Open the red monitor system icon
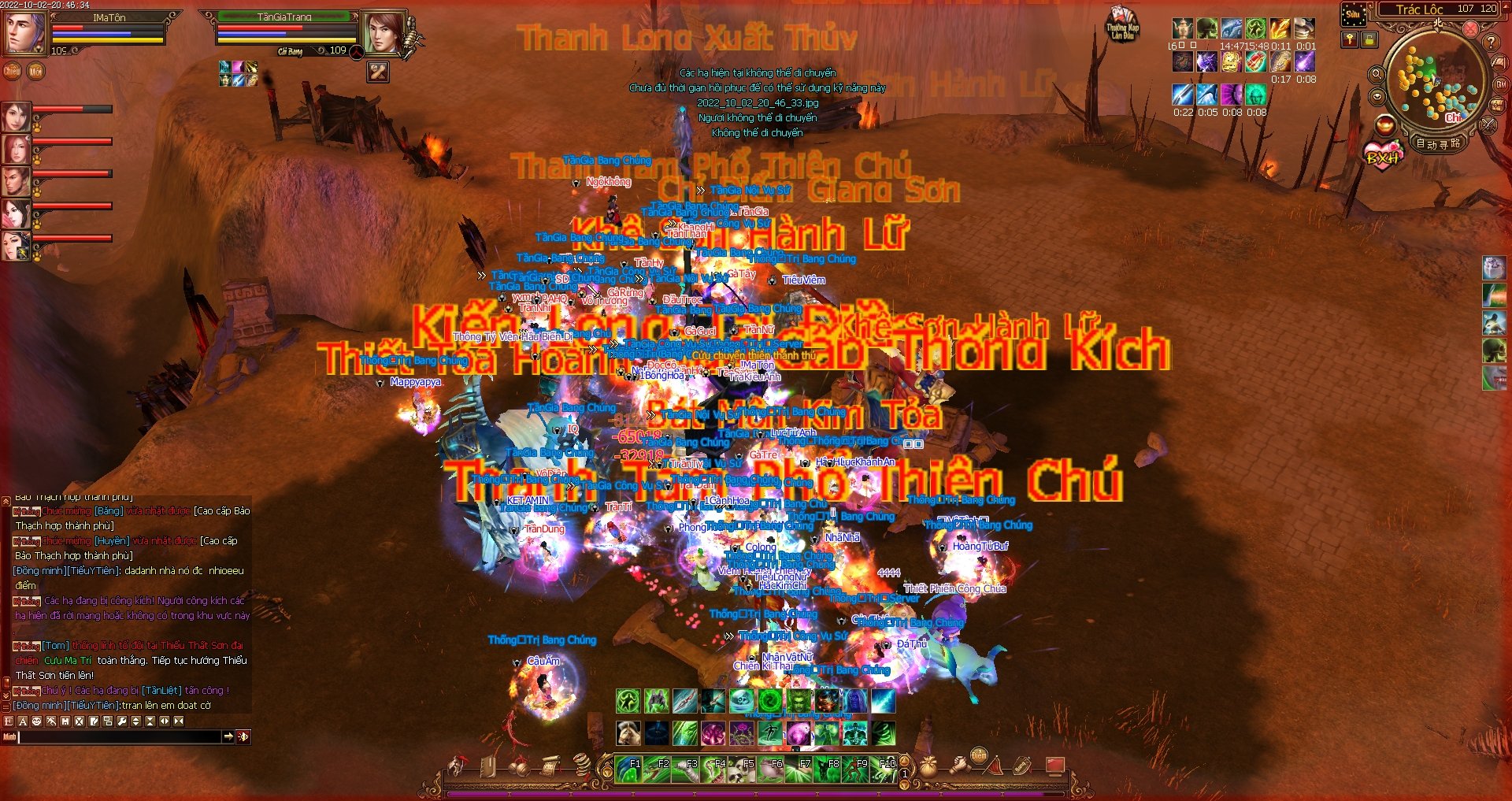Screen dimensions: 1512x801 (x=1055, y=765)
